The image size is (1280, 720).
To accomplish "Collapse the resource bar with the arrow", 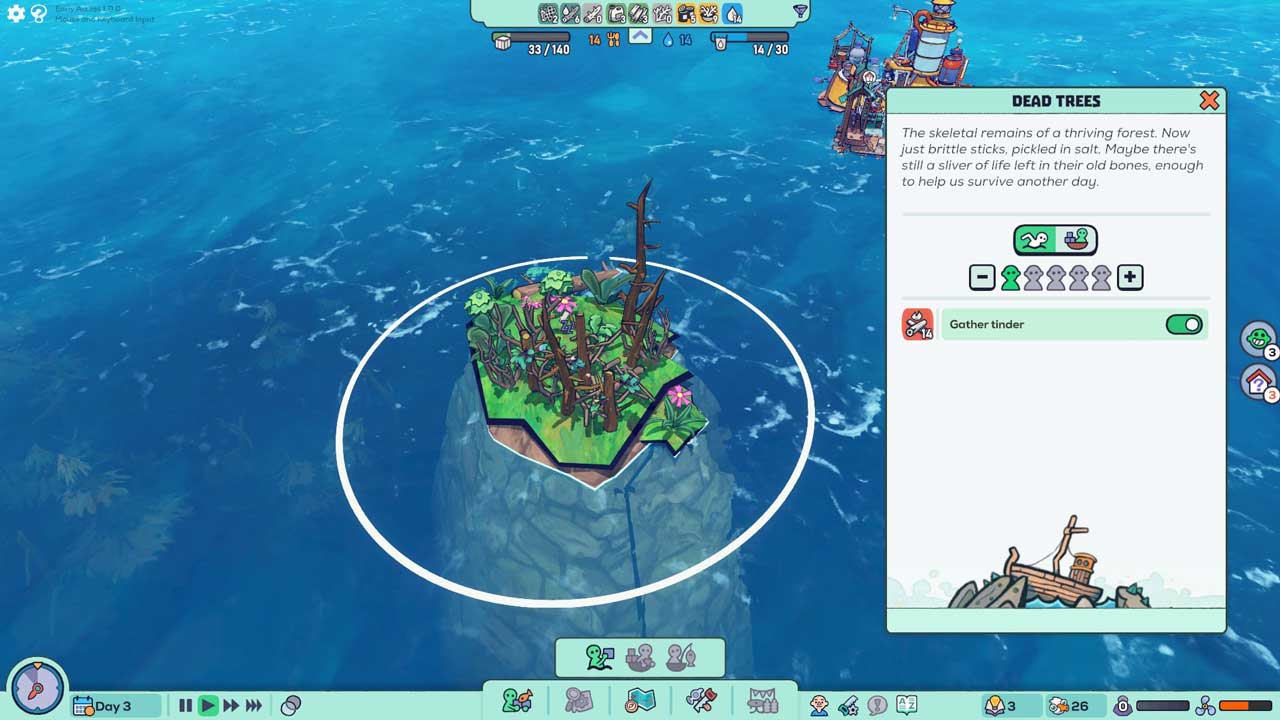I will [640, 37].
